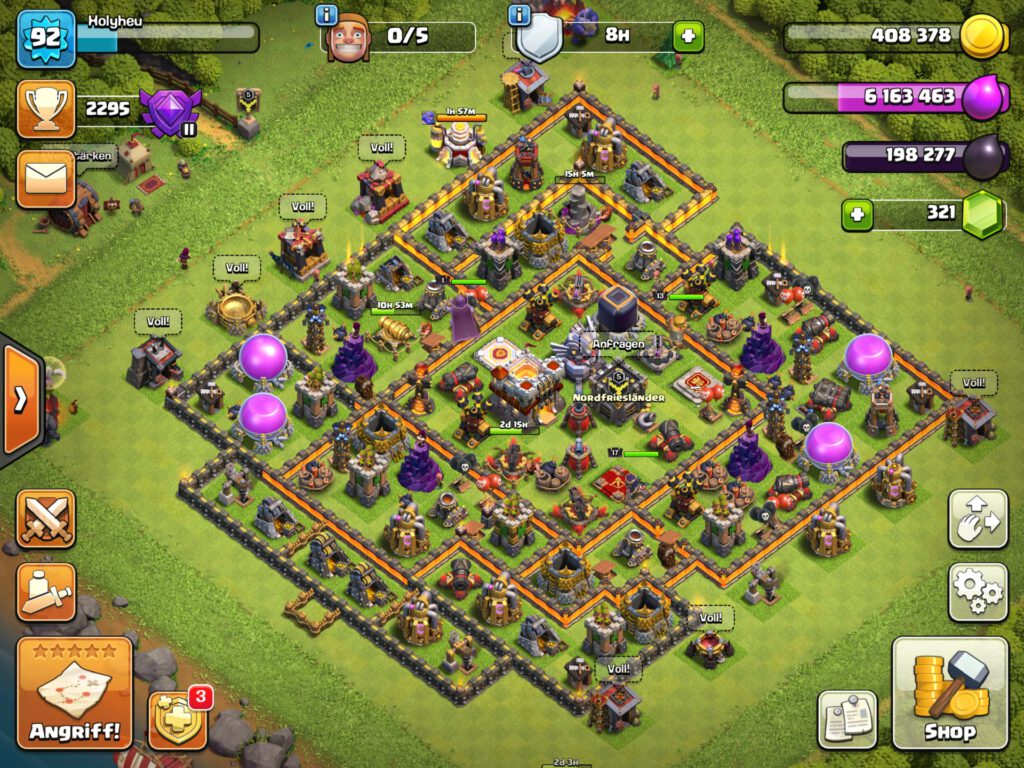This screenshot has height=768, width=1024.
Task: Start an attack with the Angriff! button
Action: 74,692
